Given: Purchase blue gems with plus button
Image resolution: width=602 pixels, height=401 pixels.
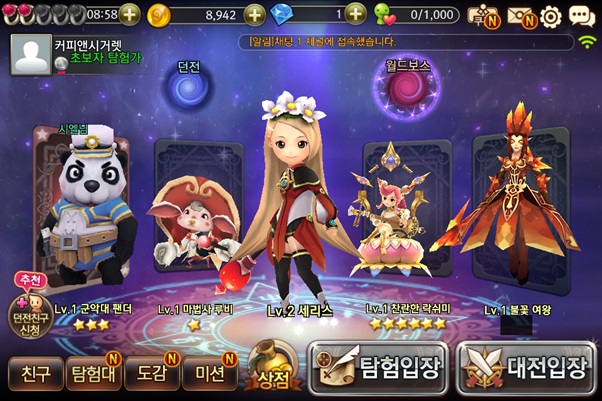Looking at the screenshot, I should [355, 14].
